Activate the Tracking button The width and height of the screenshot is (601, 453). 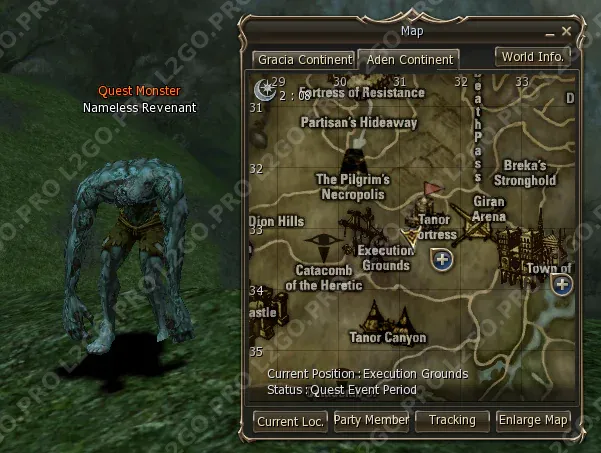(452, 420)
